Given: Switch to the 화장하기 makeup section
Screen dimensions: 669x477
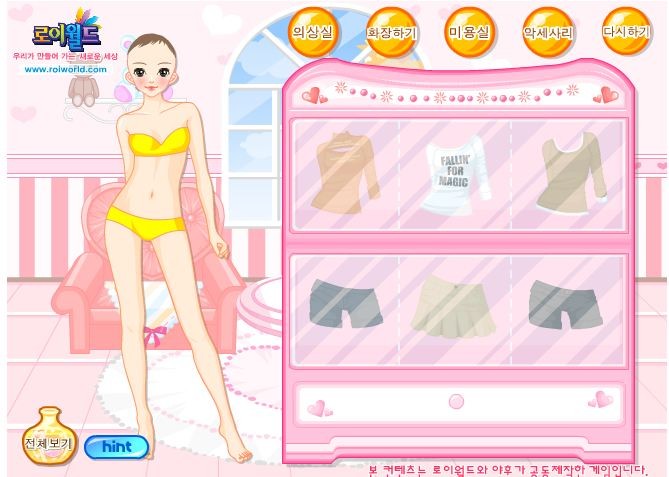Looking at the screenshot, I should (391, 32).
